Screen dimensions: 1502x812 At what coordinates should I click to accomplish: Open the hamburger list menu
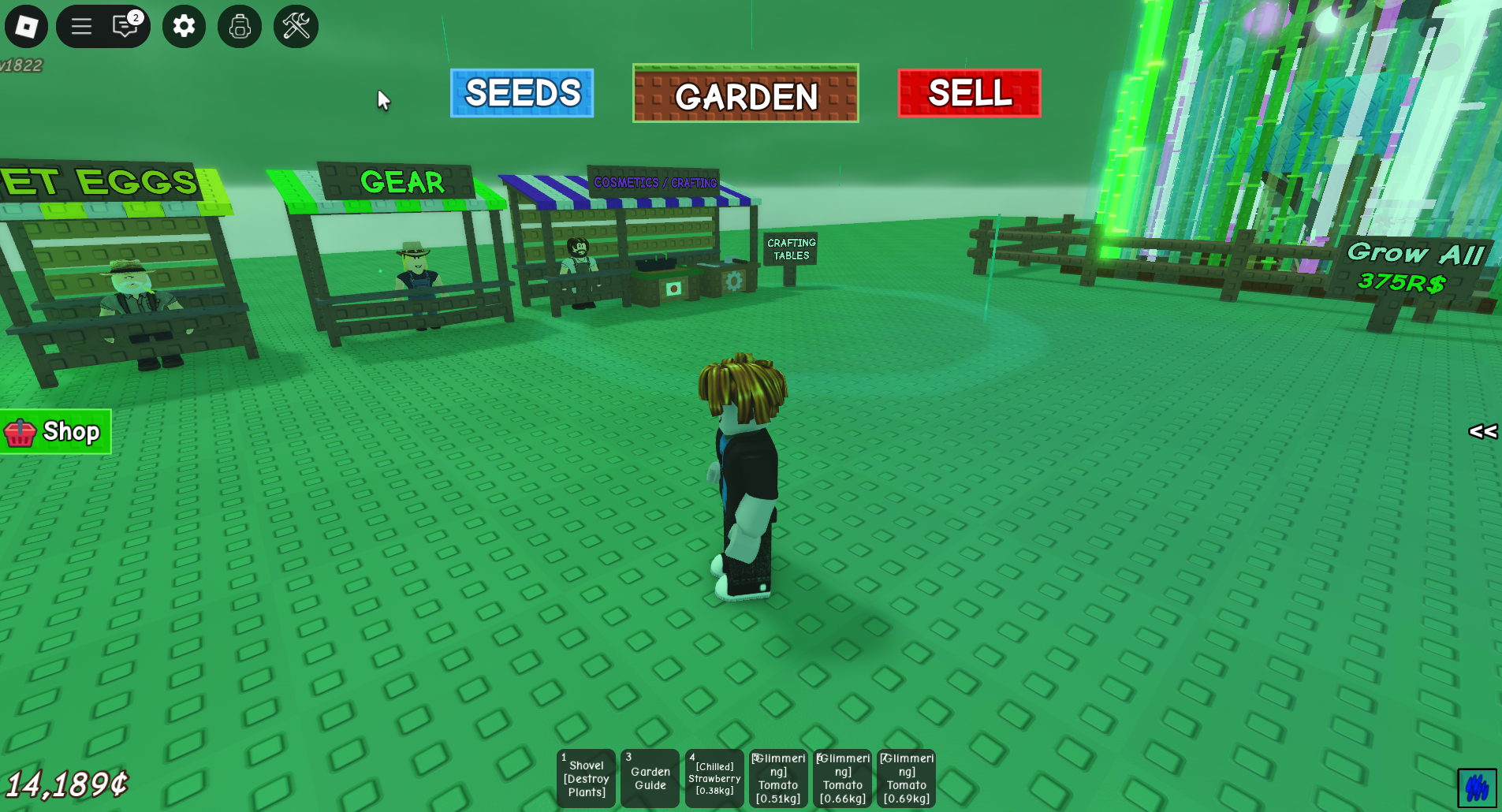[82, 27]
